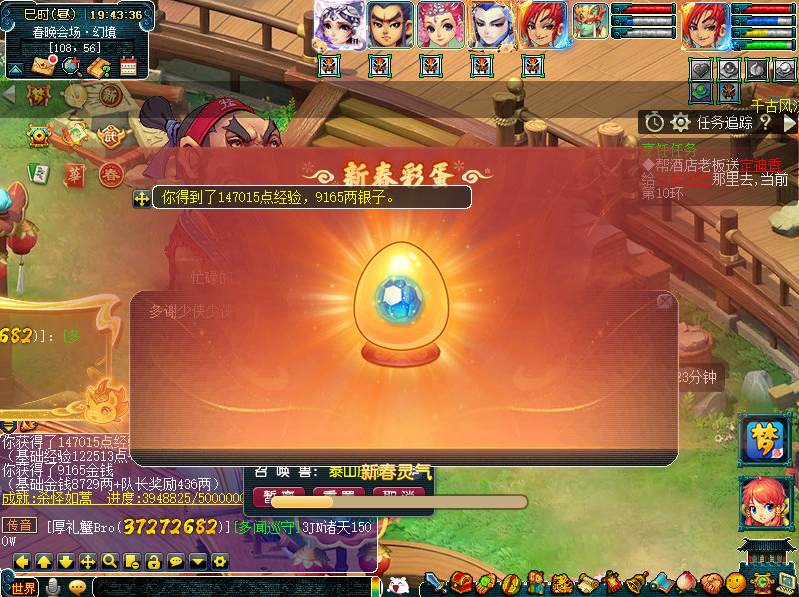Select the World chat channel button
The height and width of the screenshot is (597, 799).
[x=22, y=587]
